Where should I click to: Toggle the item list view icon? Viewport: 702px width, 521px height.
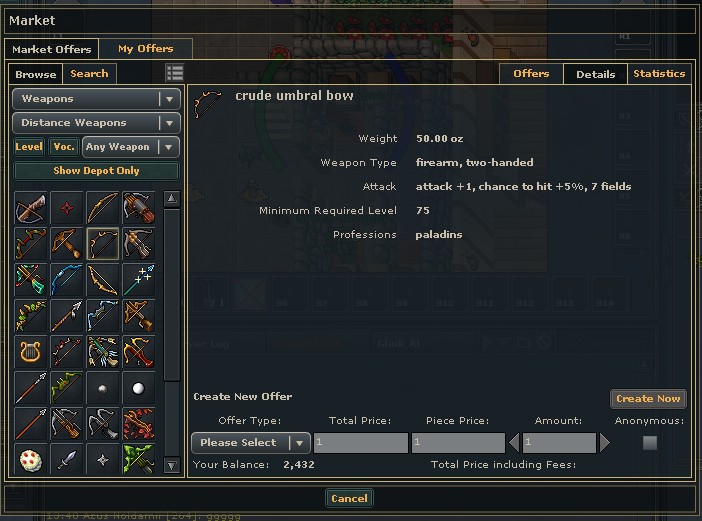pos(175,73)
